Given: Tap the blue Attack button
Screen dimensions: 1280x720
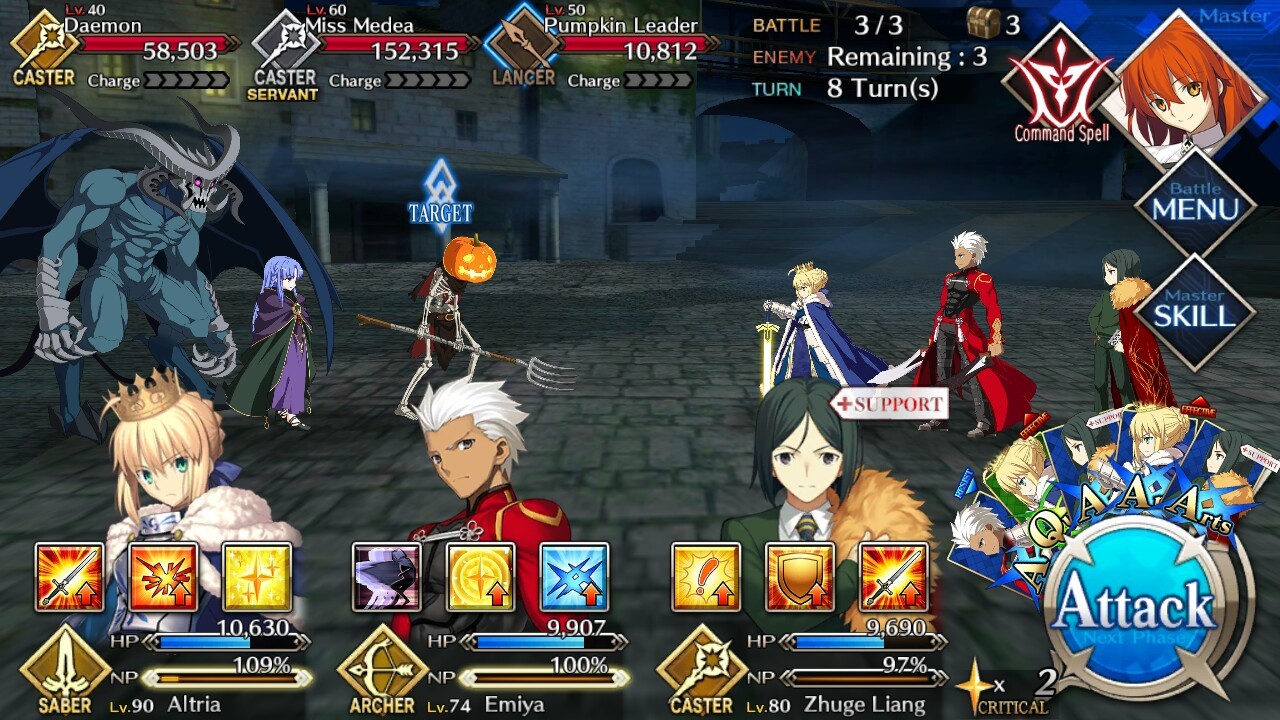Looking at the screenshot, I should (x=1135, y=607).
